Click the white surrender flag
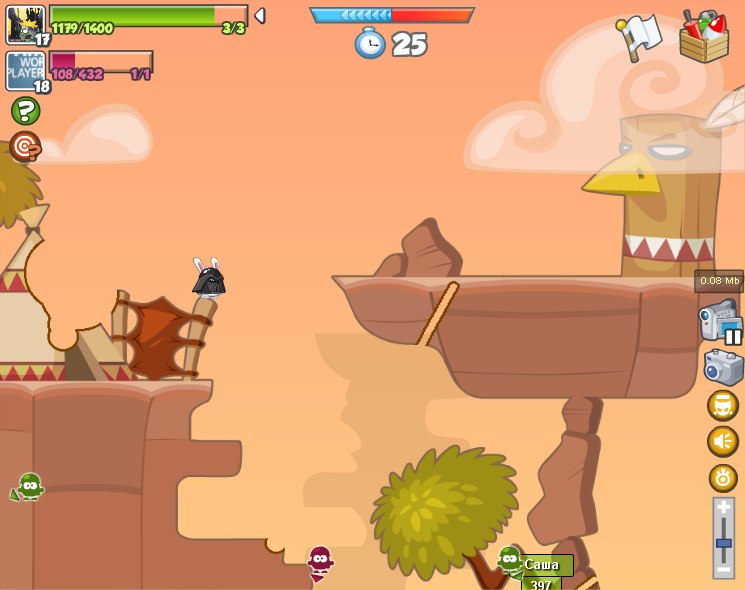Screen dimensions: 745x590 tap(641, 37)
